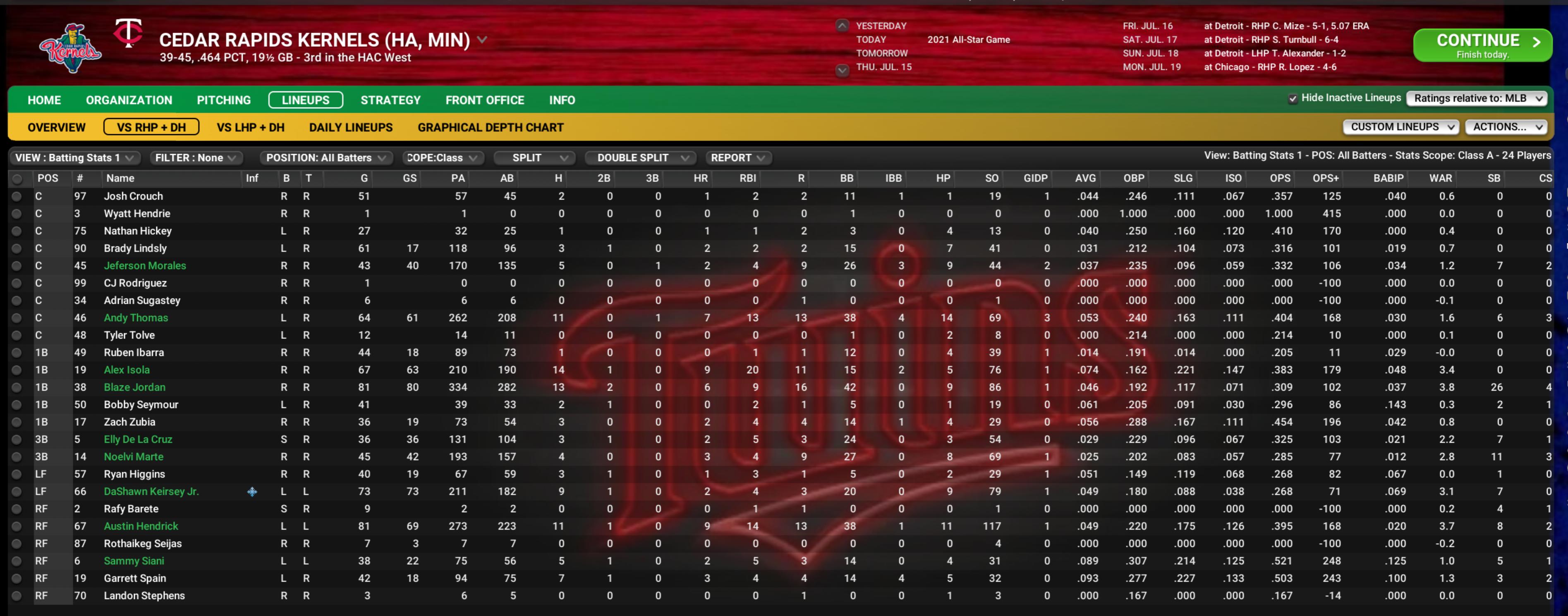Open the Daily Lineups tab
This screenshot has height=616, width=1568.
click(x=351, y=127)
